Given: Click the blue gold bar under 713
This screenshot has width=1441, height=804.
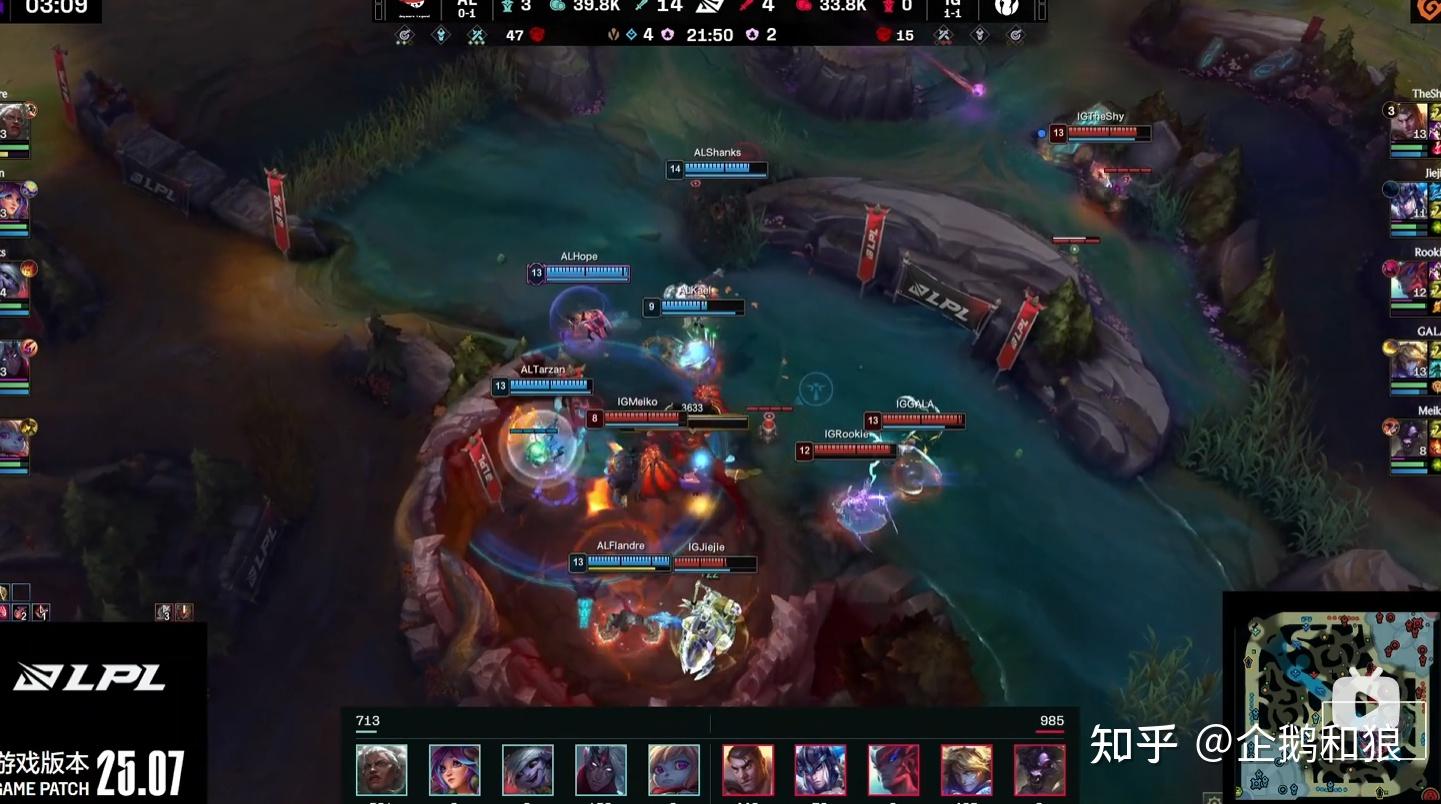Looking at the screenshot, I should click(x=366, y=731).
